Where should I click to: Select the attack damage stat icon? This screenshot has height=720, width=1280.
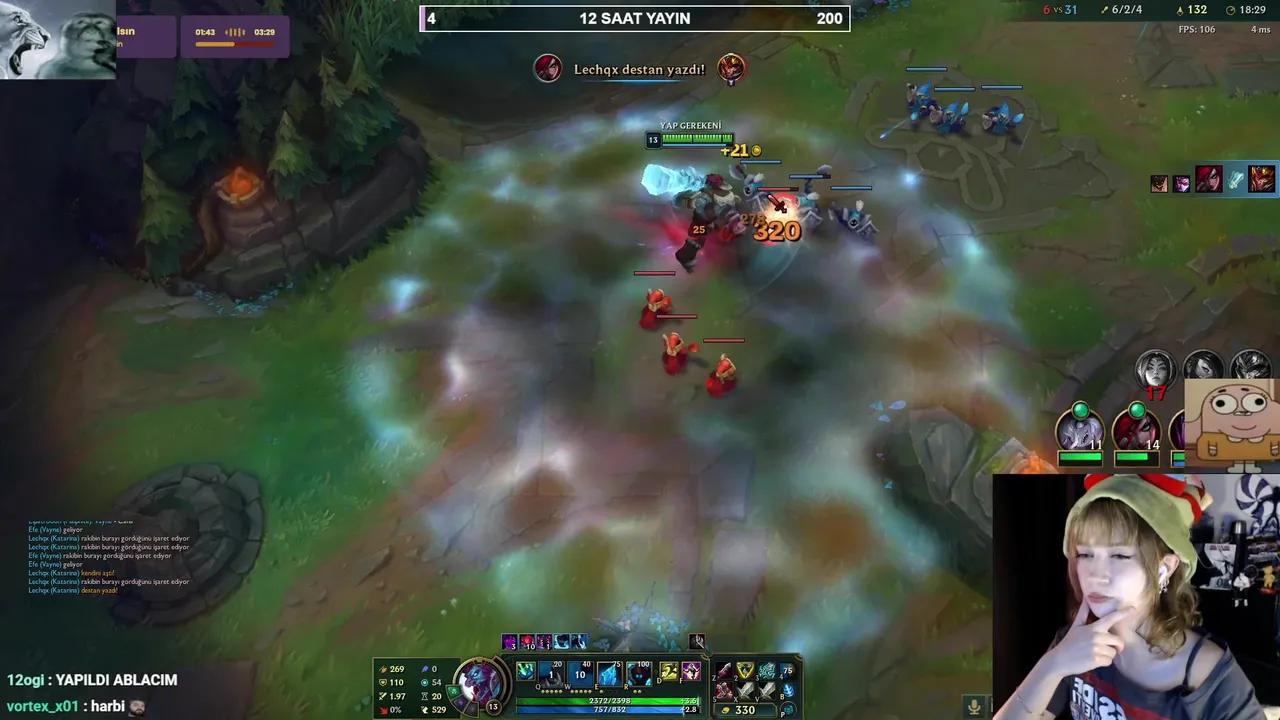(x=382, y=669)
